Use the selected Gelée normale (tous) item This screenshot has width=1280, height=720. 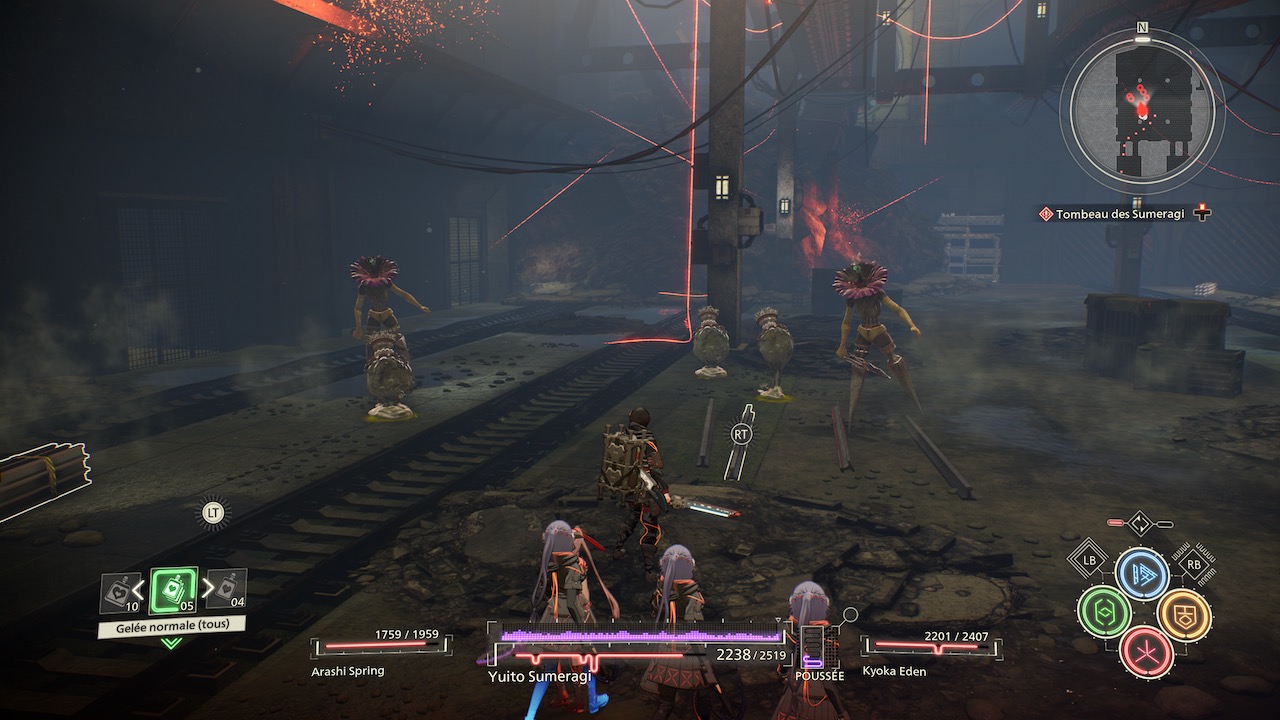173,591
